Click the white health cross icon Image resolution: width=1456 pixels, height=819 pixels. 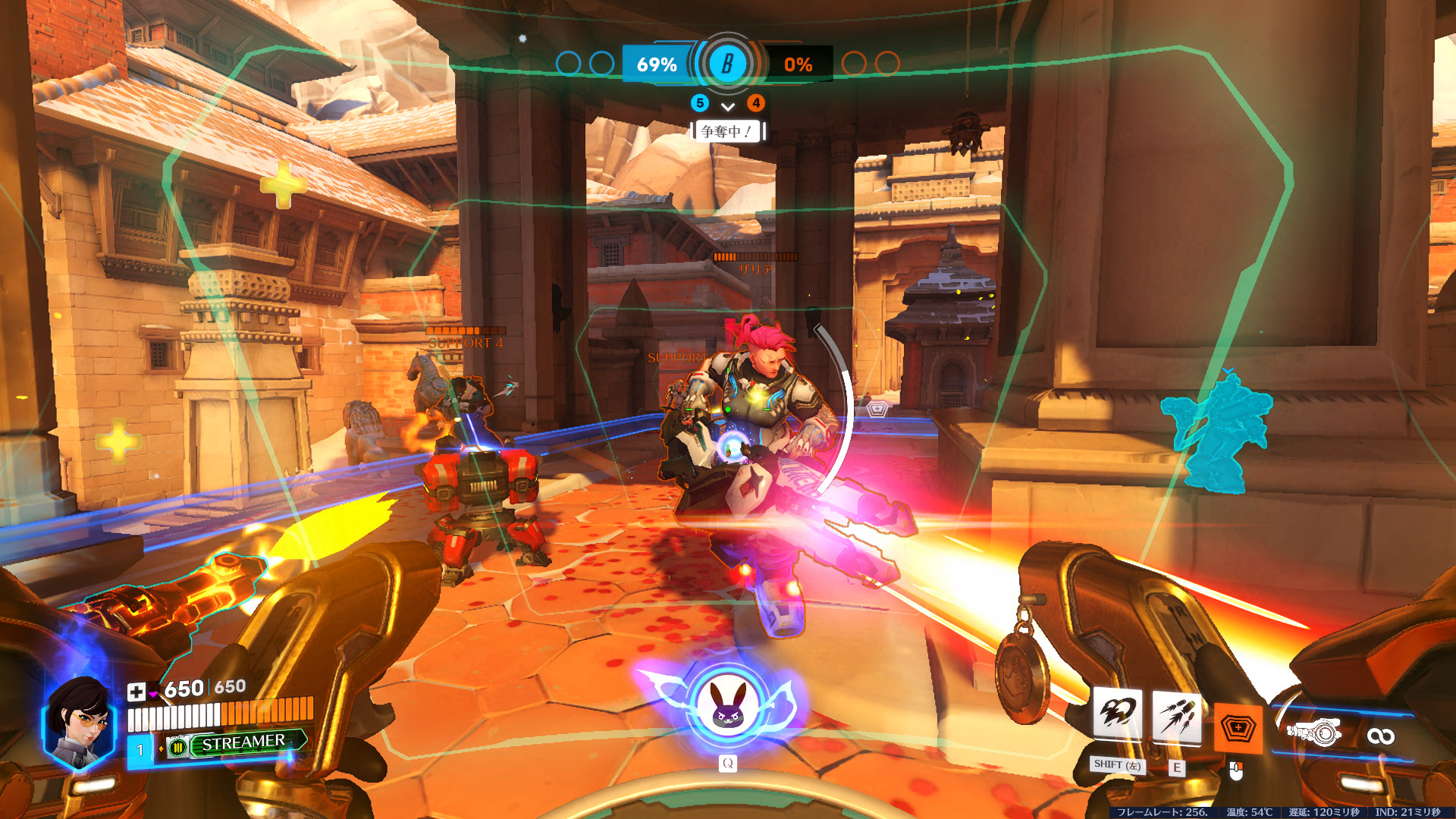[x=136, y=691]
